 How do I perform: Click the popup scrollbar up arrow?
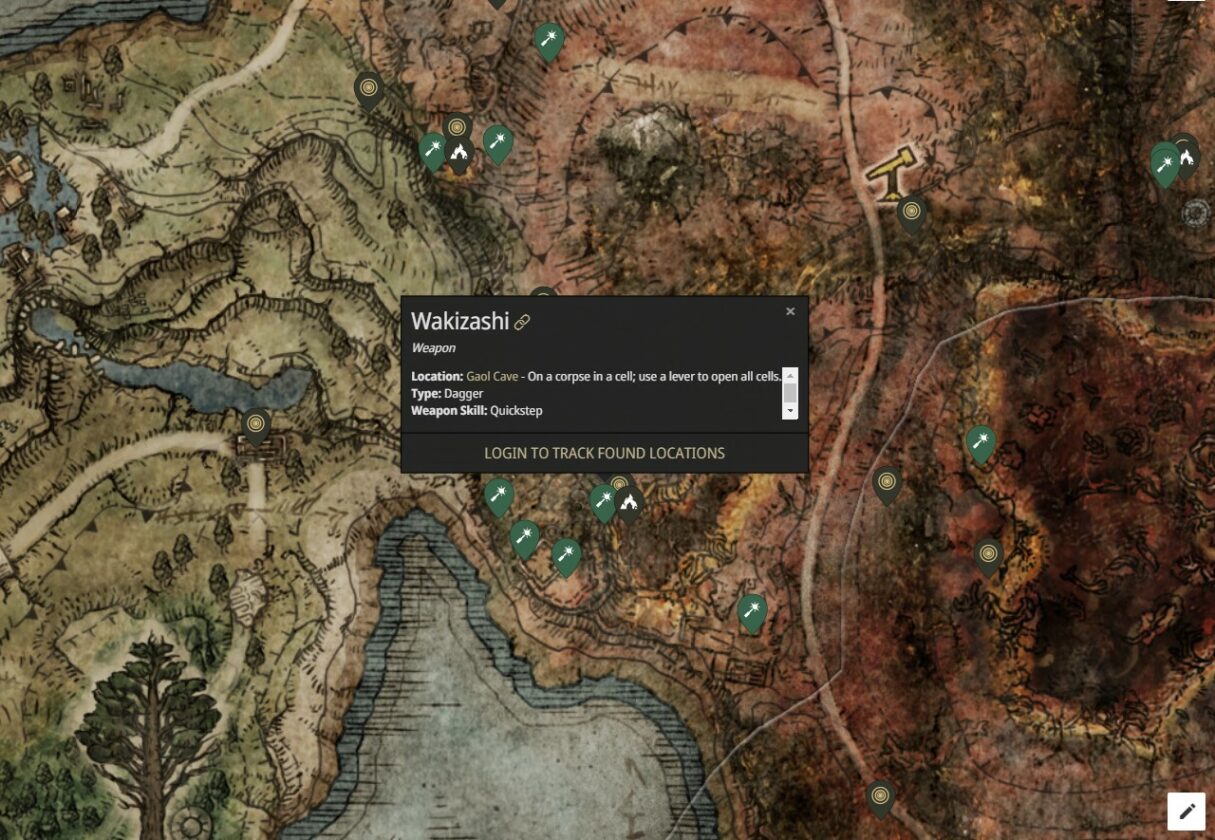[x=790, y=375]
